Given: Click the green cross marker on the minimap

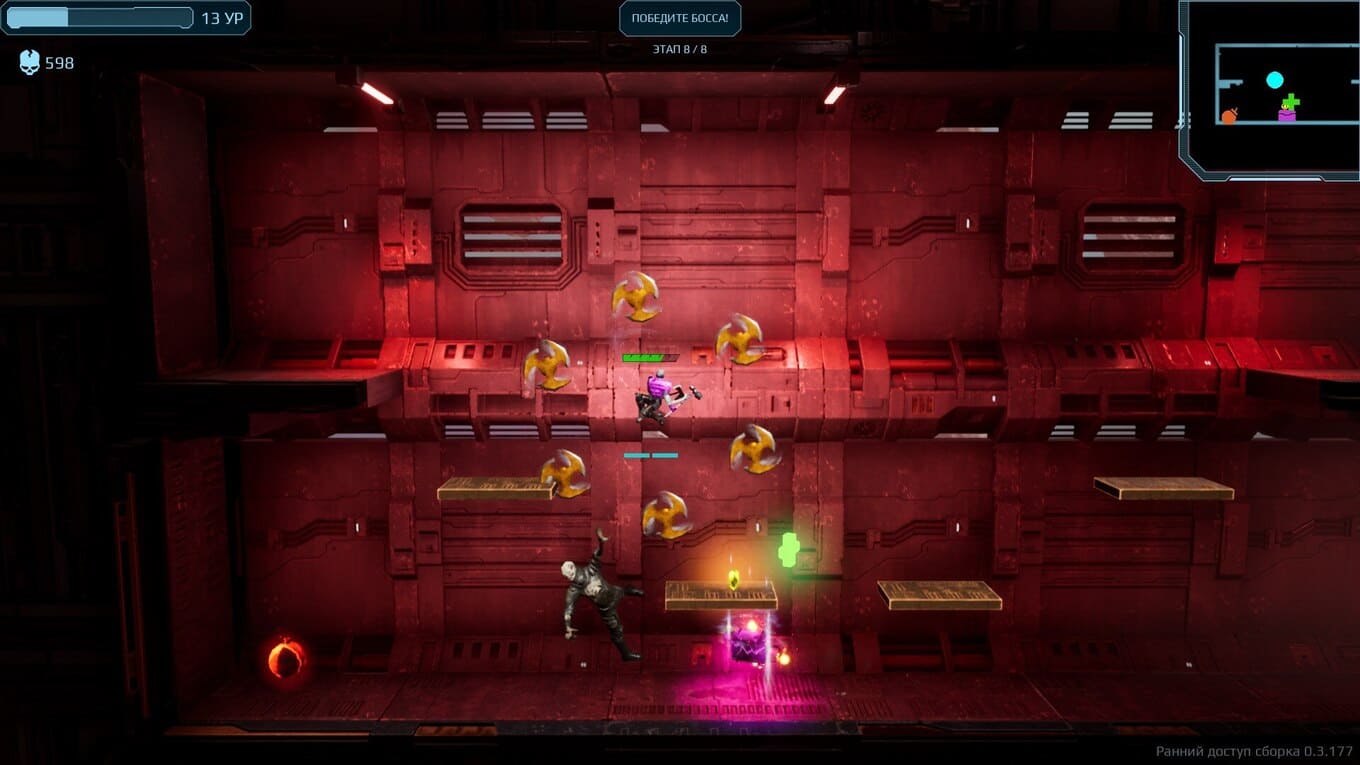Looking at the screenshot, I should pyautogui.click(x=1291, y=101).
